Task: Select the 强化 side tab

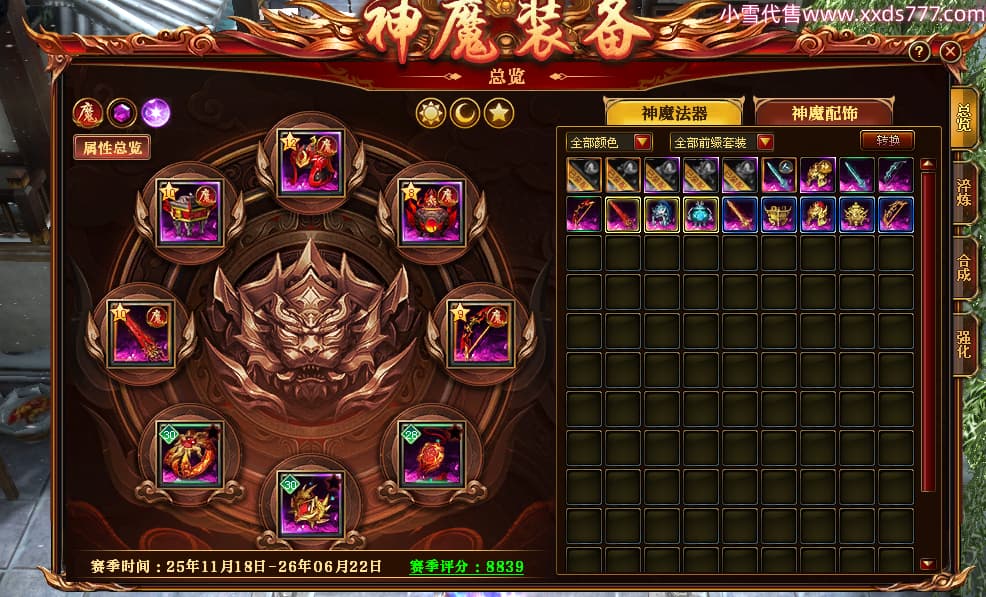Action: tap(965, 344)
